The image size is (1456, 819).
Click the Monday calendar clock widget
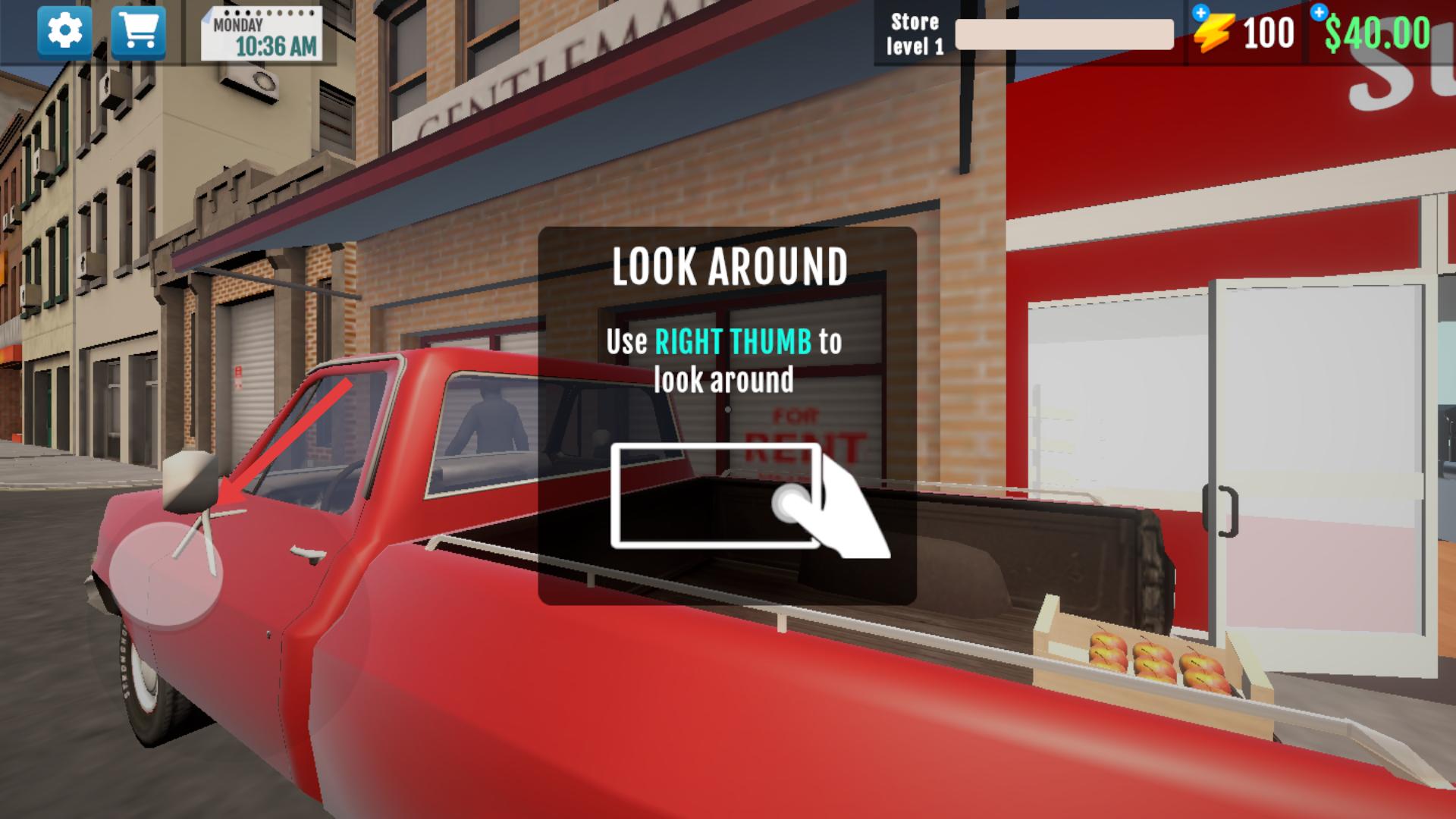(262, 35)
